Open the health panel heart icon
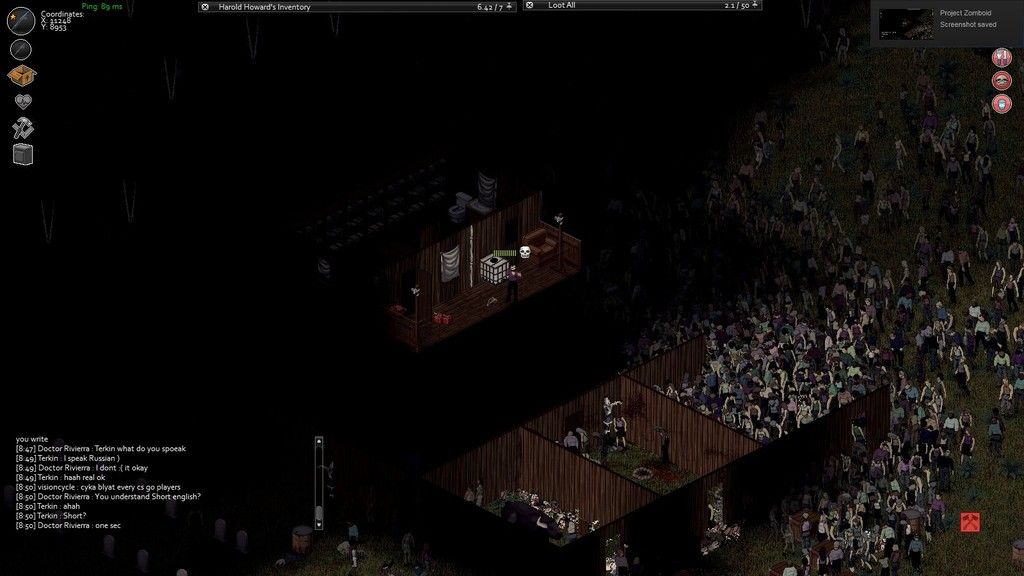This screenshot has width=1024, height=576. click(22, 102)
